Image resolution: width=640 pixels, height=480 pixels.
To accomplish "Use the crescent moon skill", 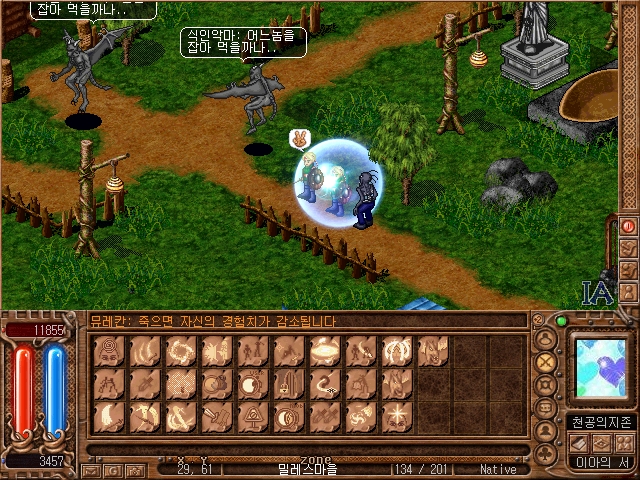I will (x=111, y=415).
